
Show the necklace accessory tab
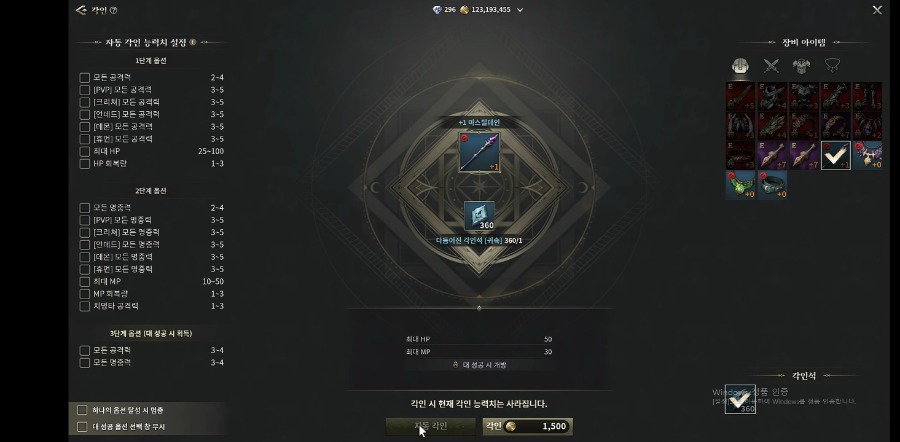(832, 66)
